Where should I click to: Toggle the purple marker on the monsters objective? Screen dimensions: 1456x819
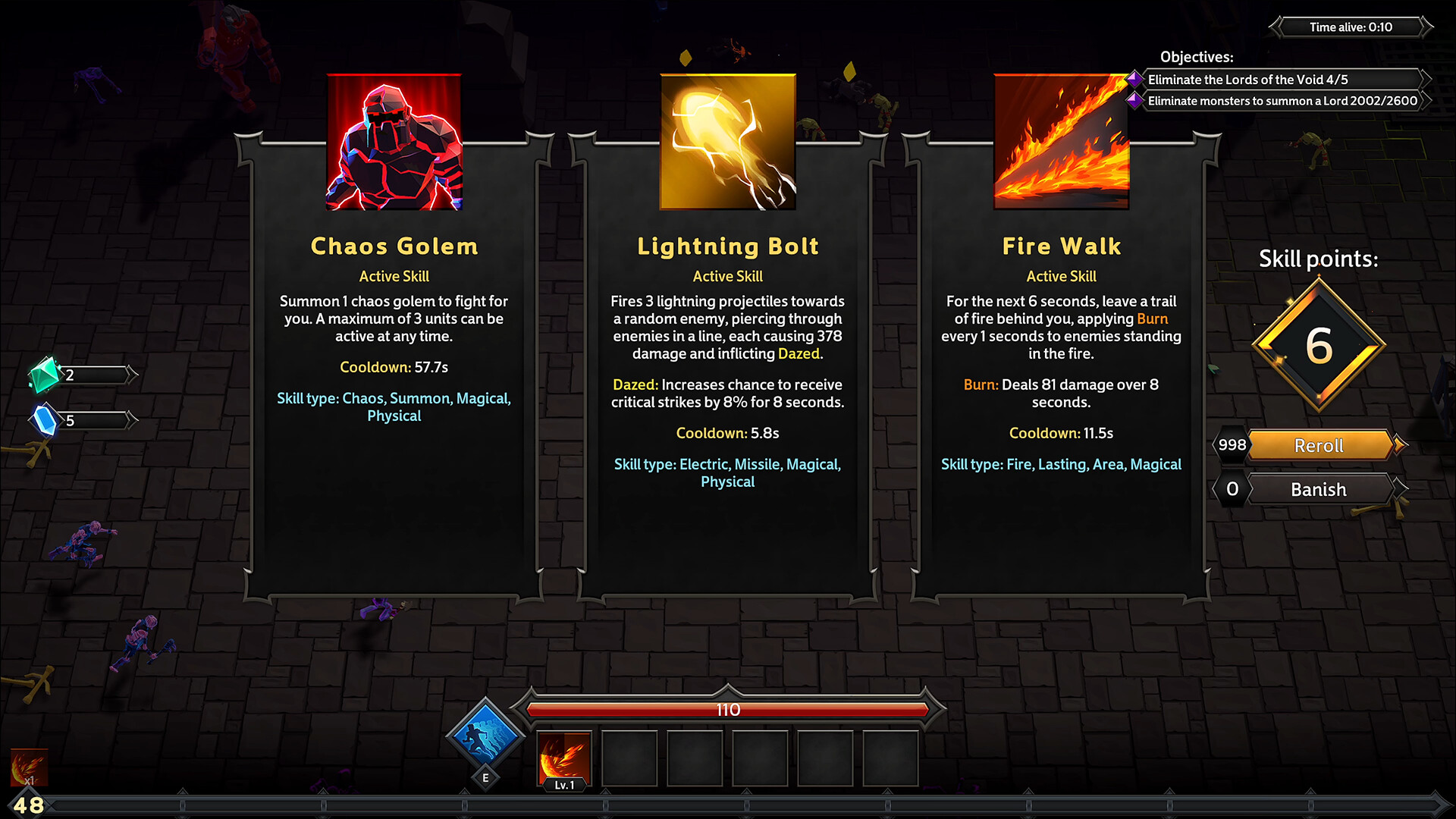1135,100
